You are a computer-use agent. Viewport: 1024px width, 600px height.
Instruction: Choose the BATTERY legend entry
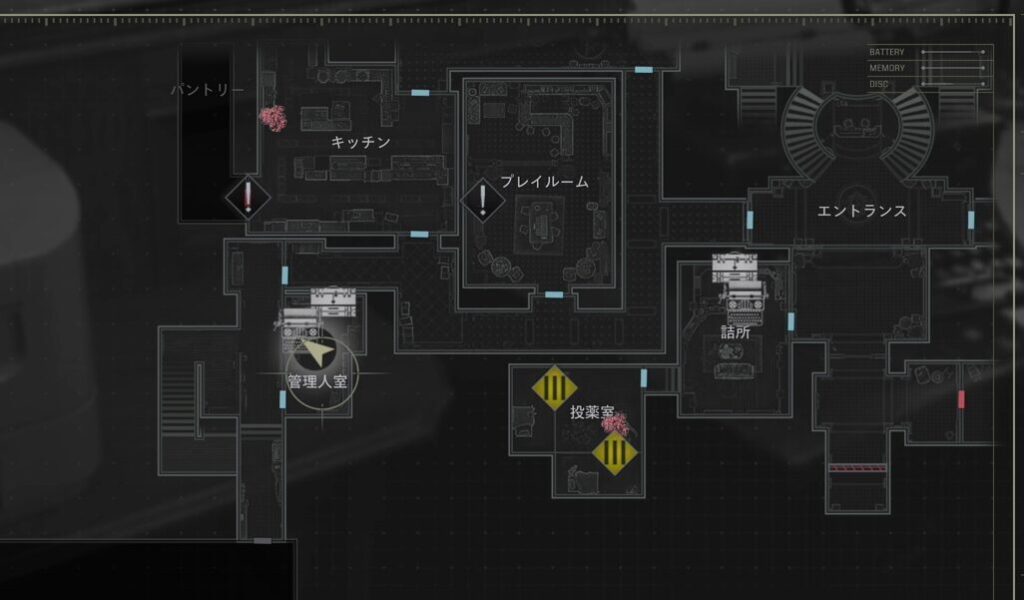point(887,52)
